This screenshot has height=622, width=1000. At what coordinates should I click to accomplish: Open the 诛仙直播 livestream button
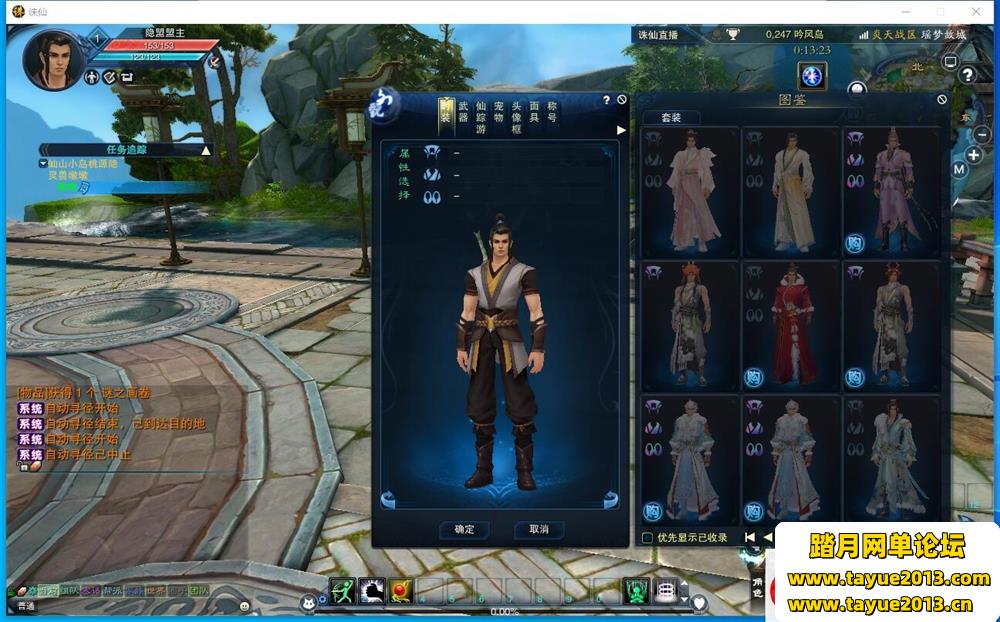click(x=658, y=35)
